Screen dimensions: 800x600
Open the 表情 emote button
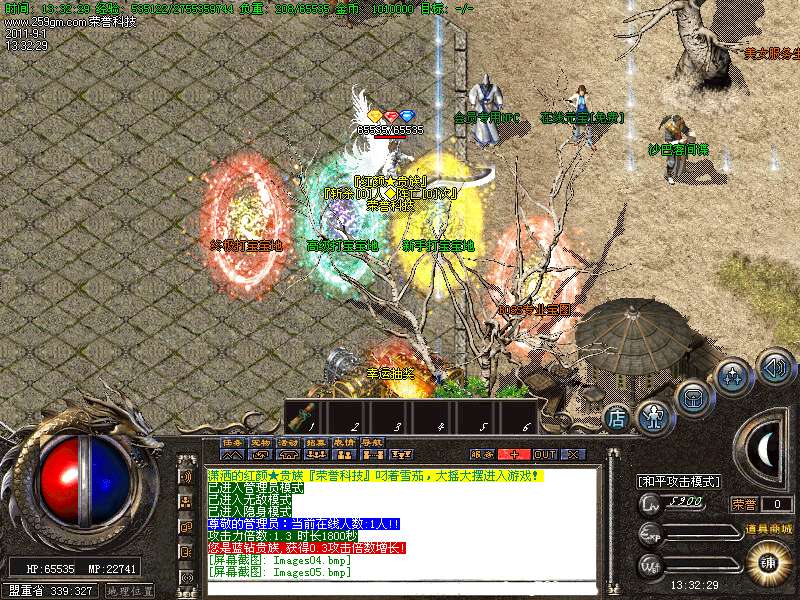(344, 441)
